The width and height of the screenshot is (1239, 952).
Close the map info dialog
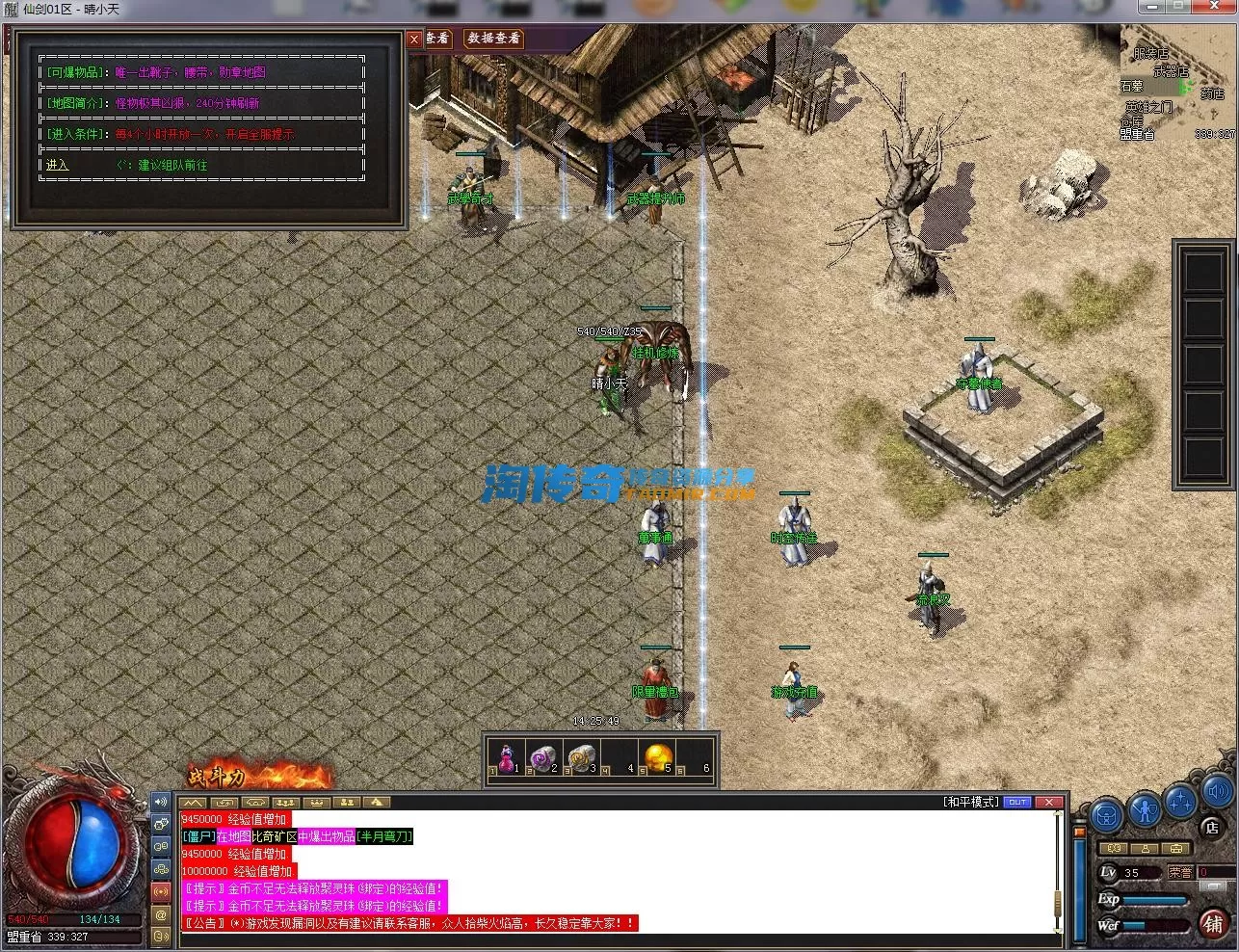(x=414, y=39)
